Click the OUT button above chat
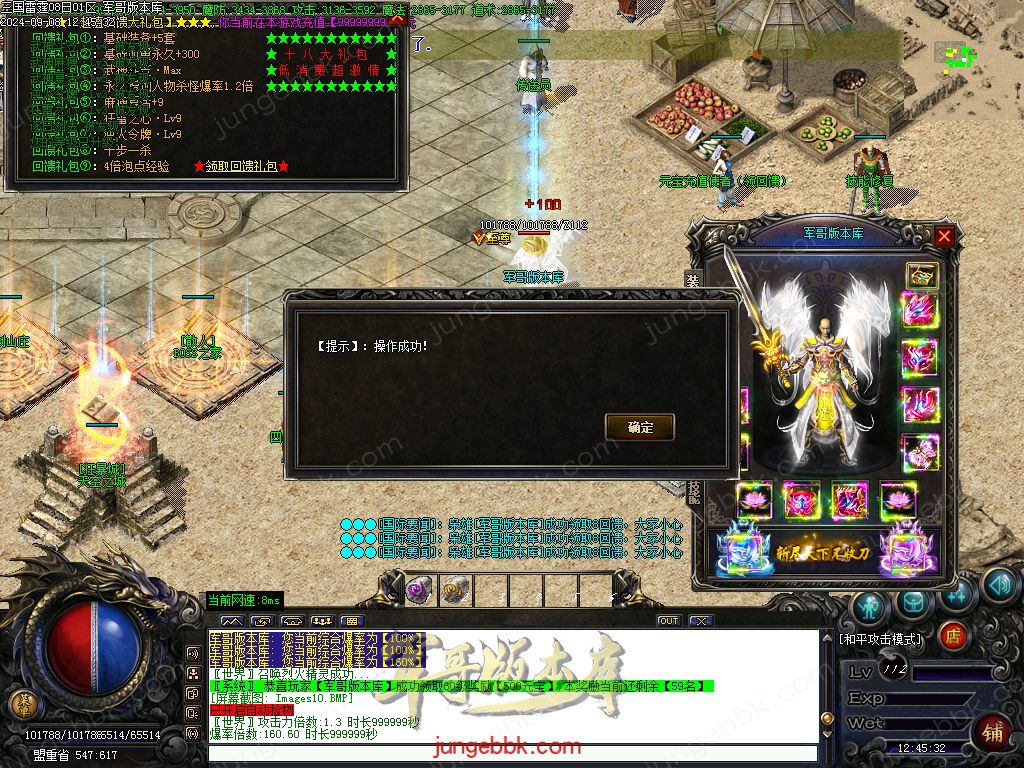The image size is (1024, 768). pos(669,621)
